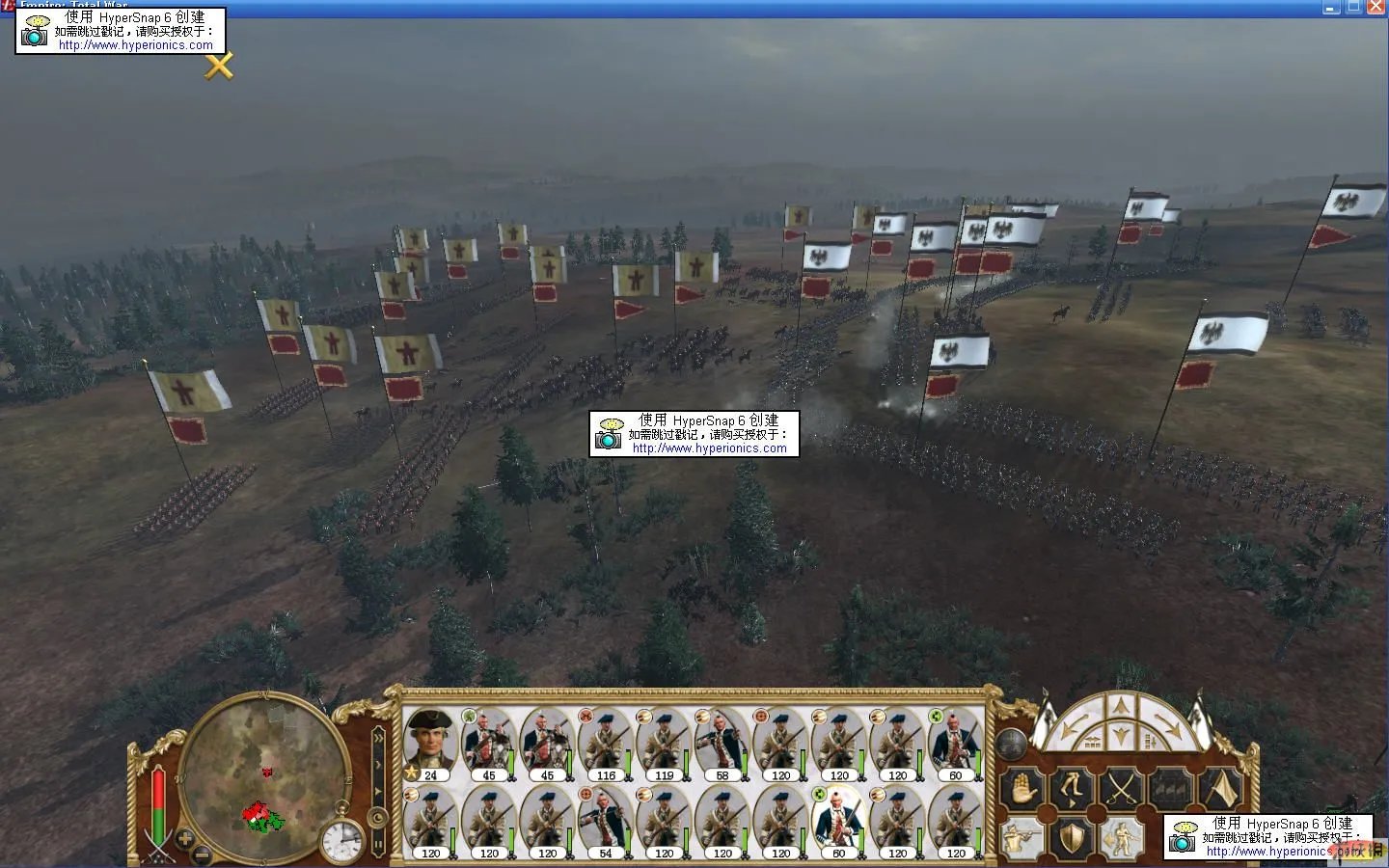Click the pocket watch battle timer
Screen dimensions: 1389x868
pyautogui.click(x=341, y=840)
